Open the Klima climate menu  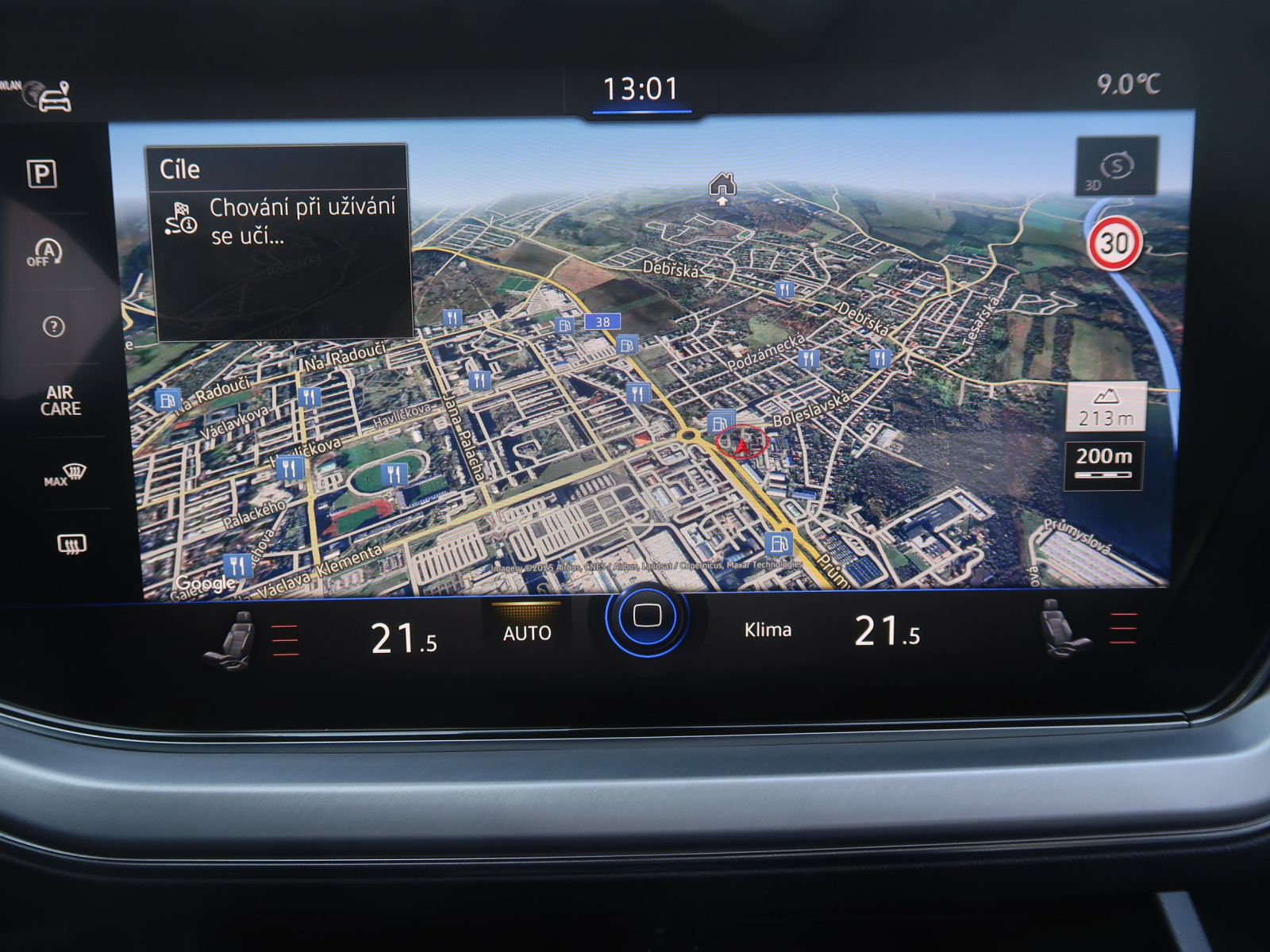[x=768, y=630]
